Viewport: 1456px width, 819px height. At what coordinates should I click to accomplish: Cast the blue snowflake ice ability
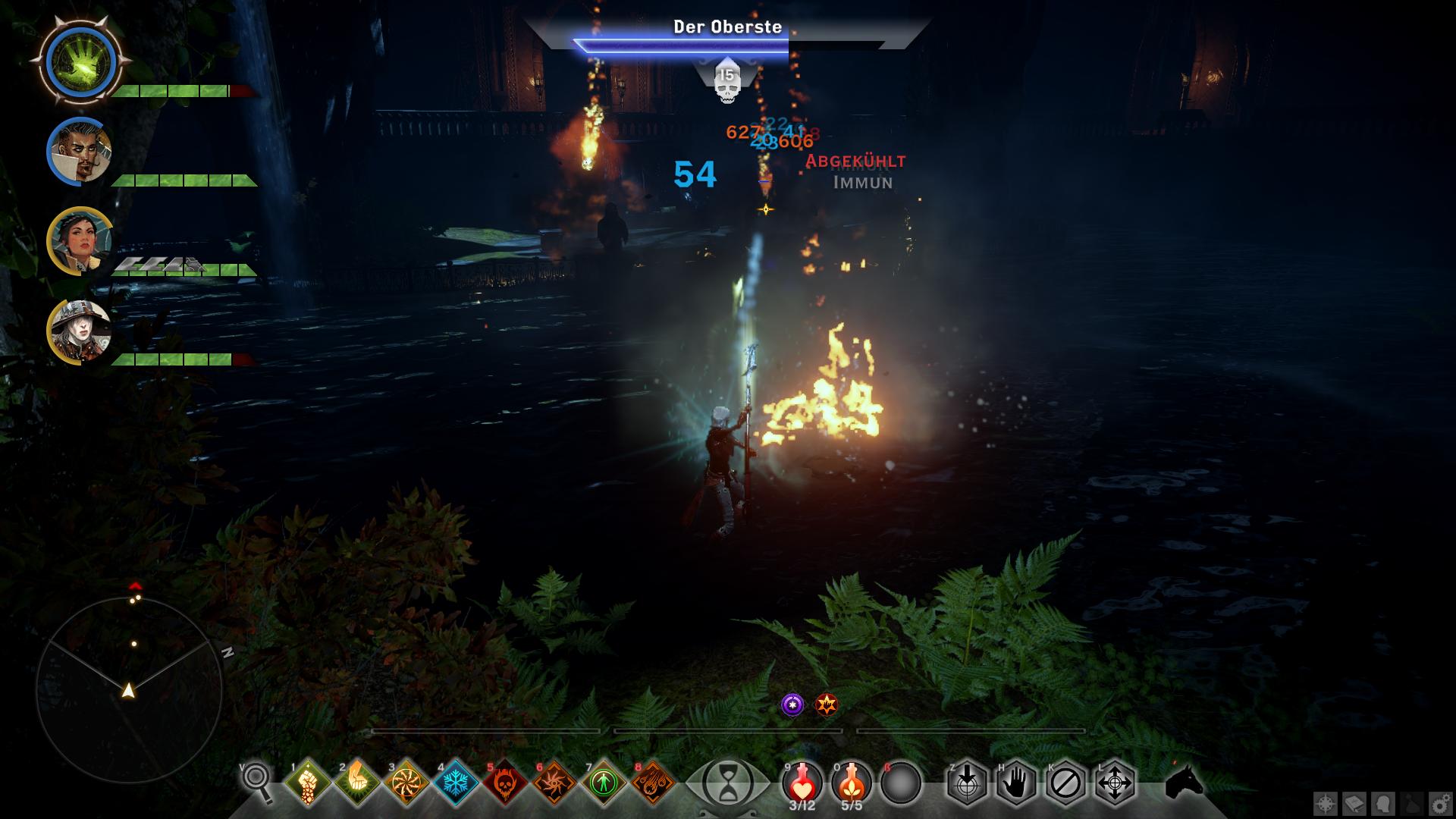coord(457,782)
